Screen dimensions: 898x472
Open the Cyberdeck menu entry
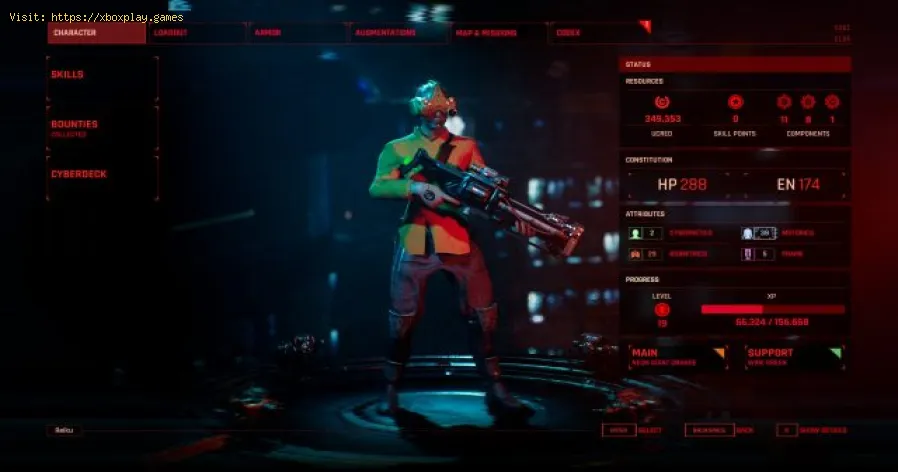pos(102,175)
